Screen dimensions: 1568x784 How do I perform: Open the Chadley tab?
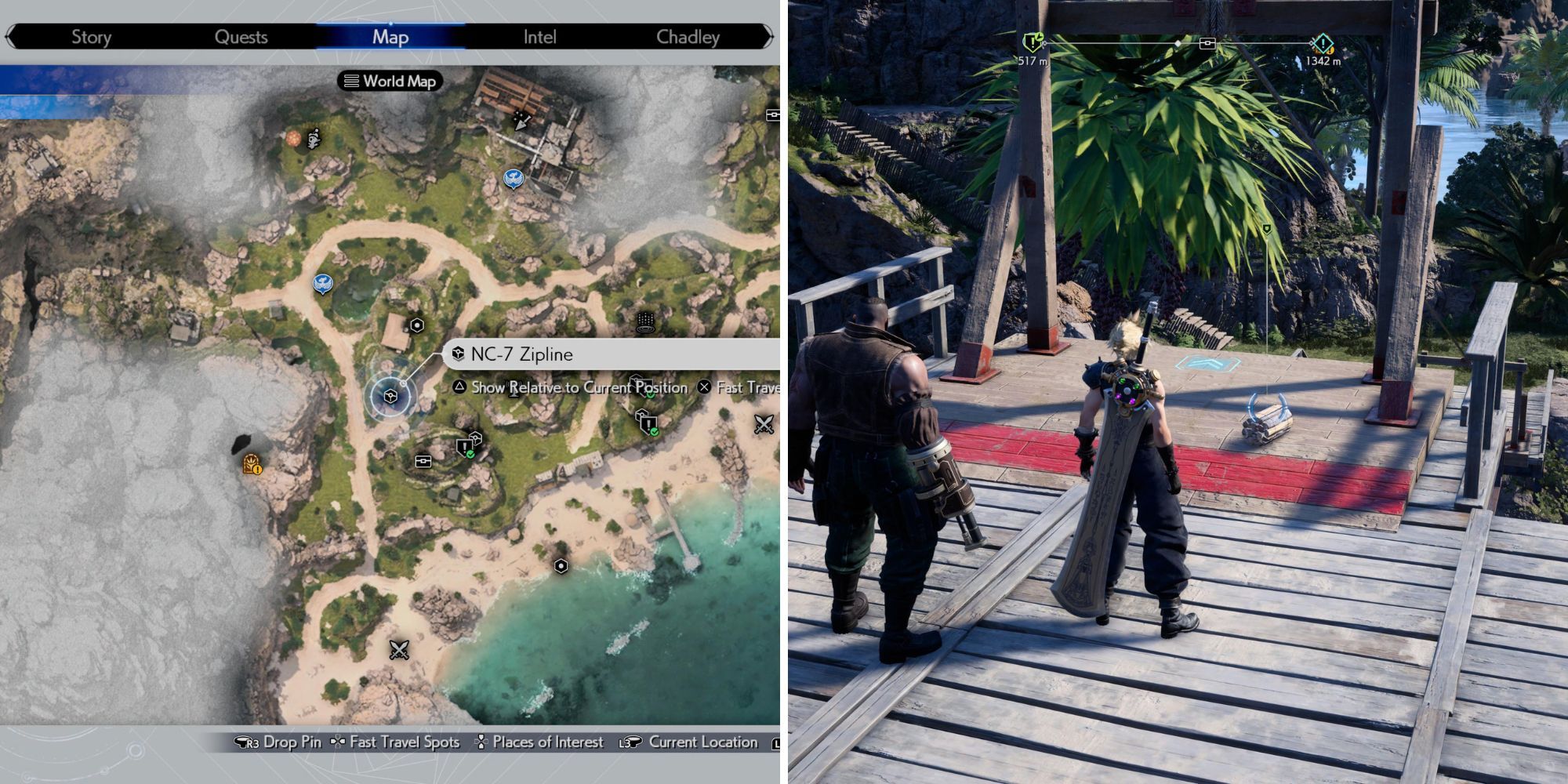[689, 36]
